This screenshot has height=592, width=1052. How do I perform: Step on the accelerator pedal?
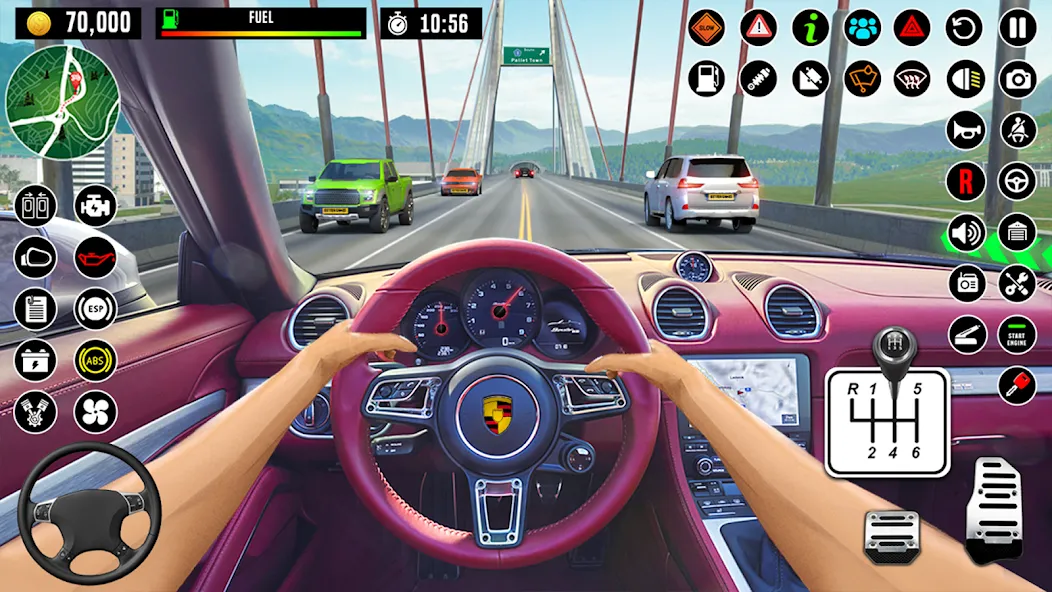[x=993, y=509]
